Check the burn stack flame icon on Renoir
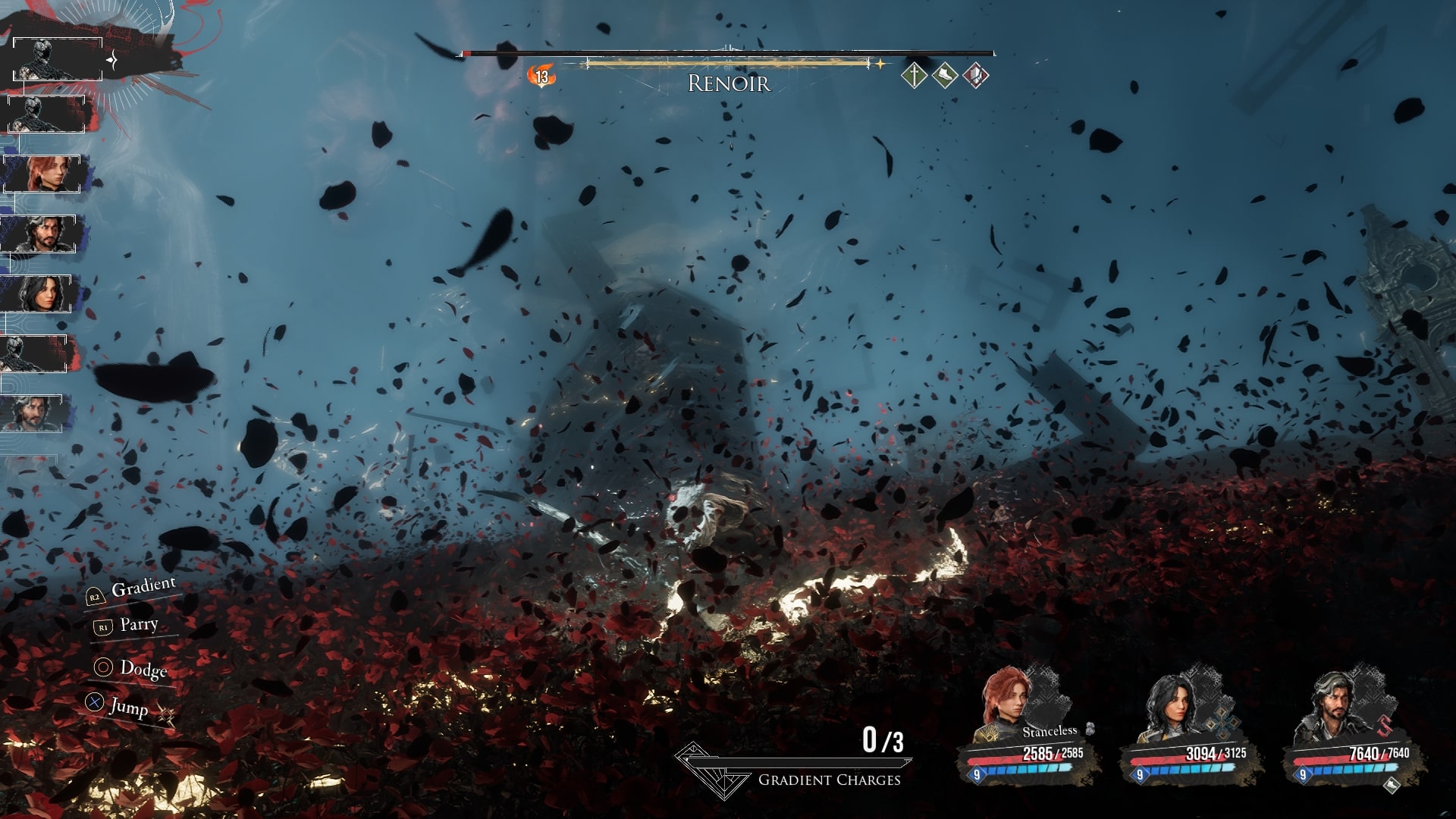Screen dimensions: 1456x819 [541, 76]
